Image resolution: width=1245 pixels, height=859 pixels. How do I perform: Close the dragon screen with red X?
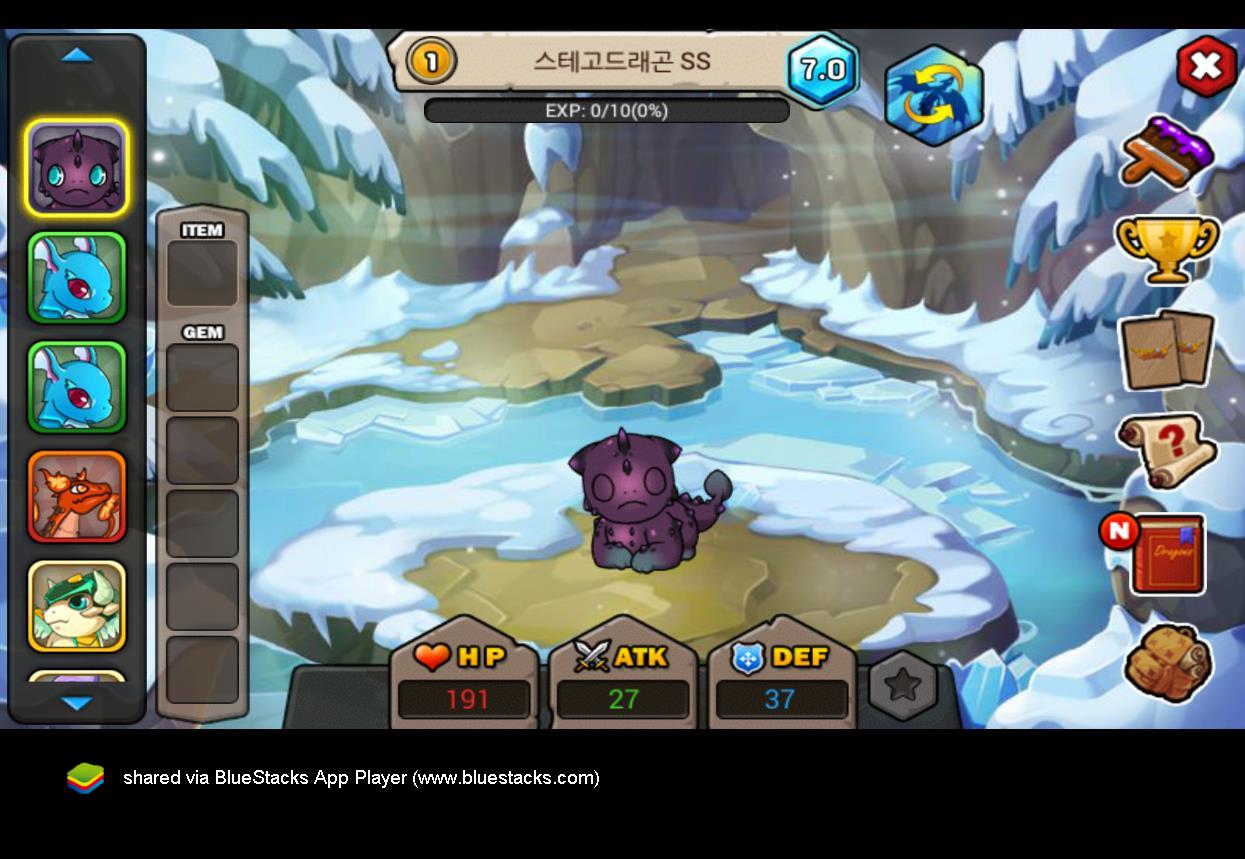(x=1206, y=66)
